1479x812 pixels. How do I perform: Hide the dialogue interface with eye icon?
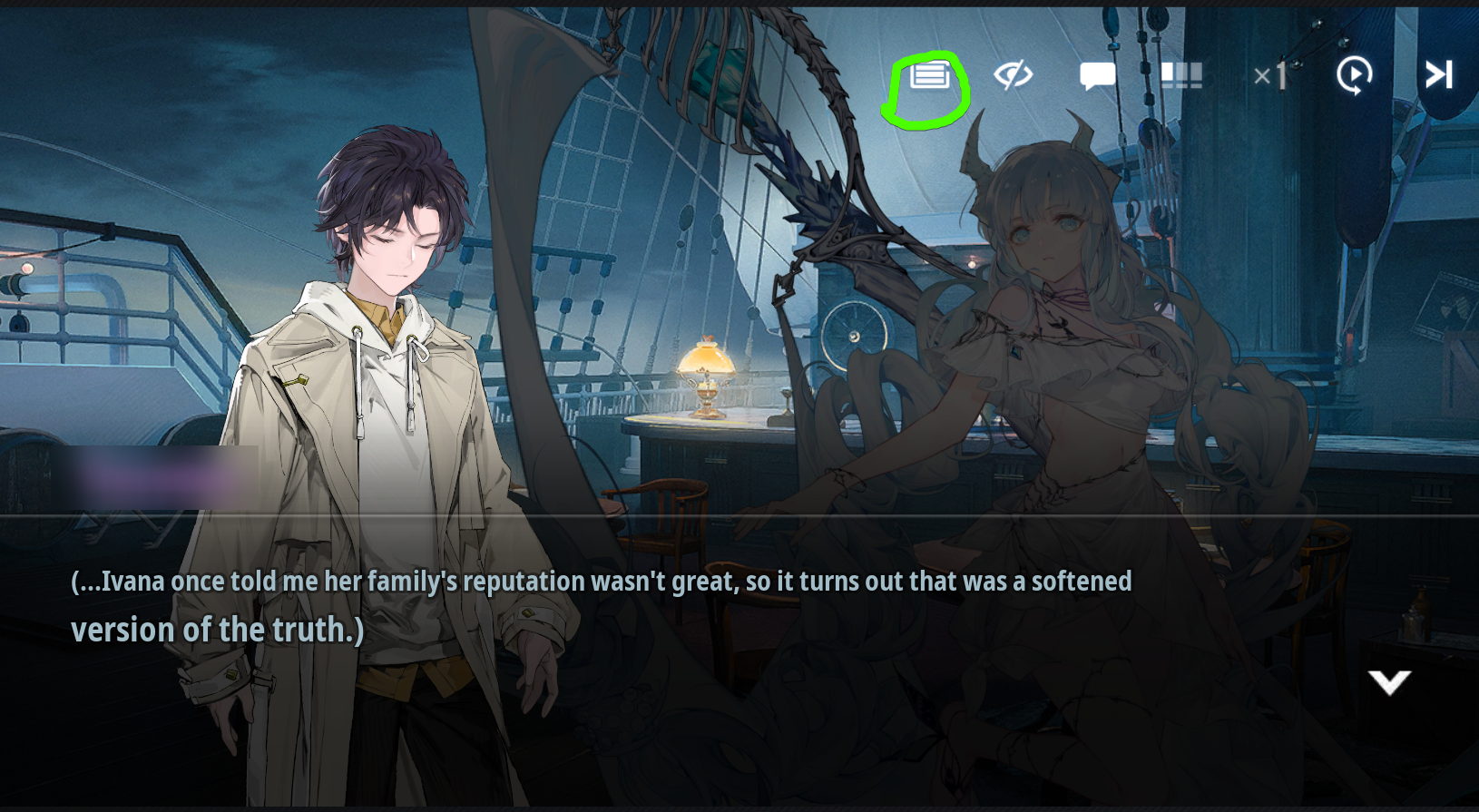coord(1013,75)
